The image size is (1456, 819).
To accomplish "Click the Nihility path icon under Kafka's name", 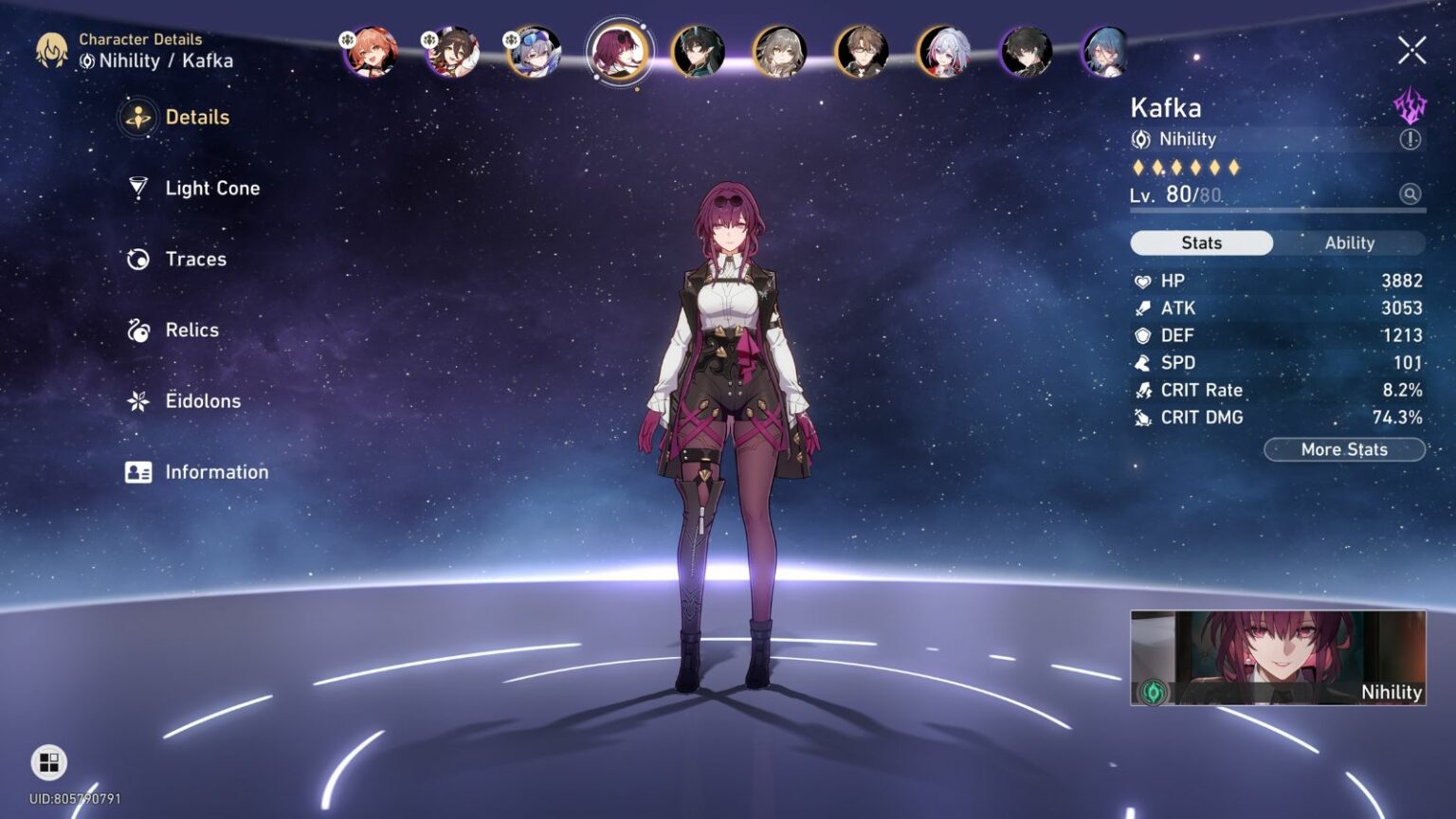I will click(1144, 138).
